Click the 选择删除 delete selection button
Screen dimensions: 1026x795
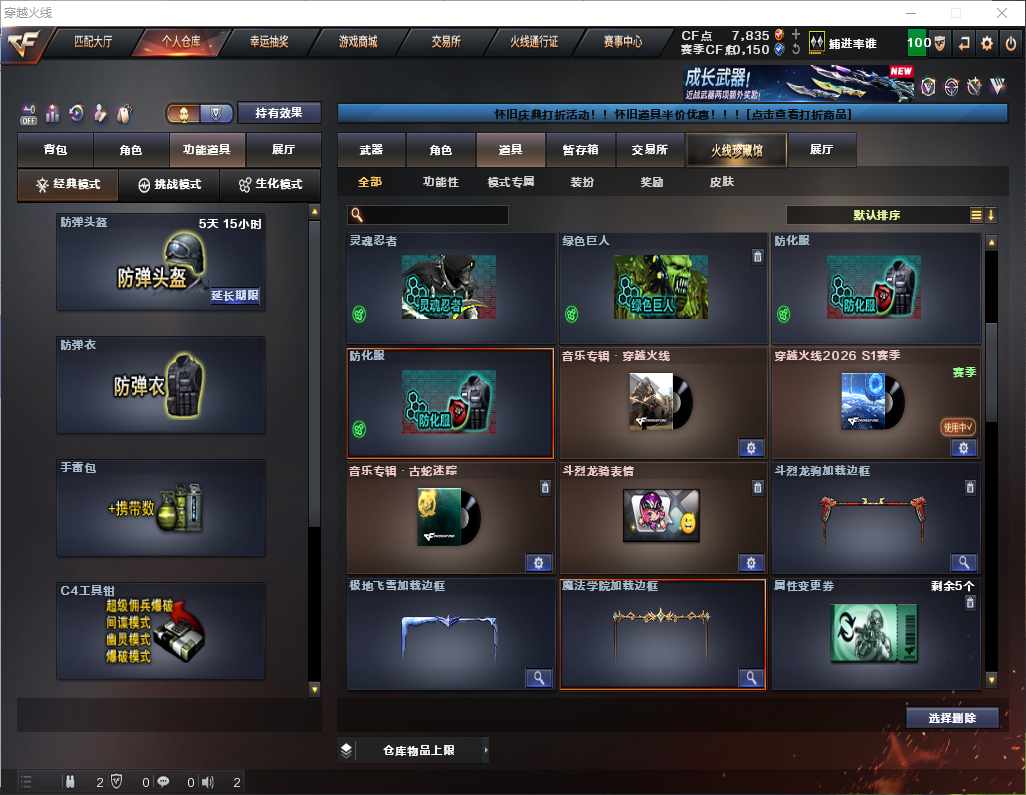click(952, 718)
